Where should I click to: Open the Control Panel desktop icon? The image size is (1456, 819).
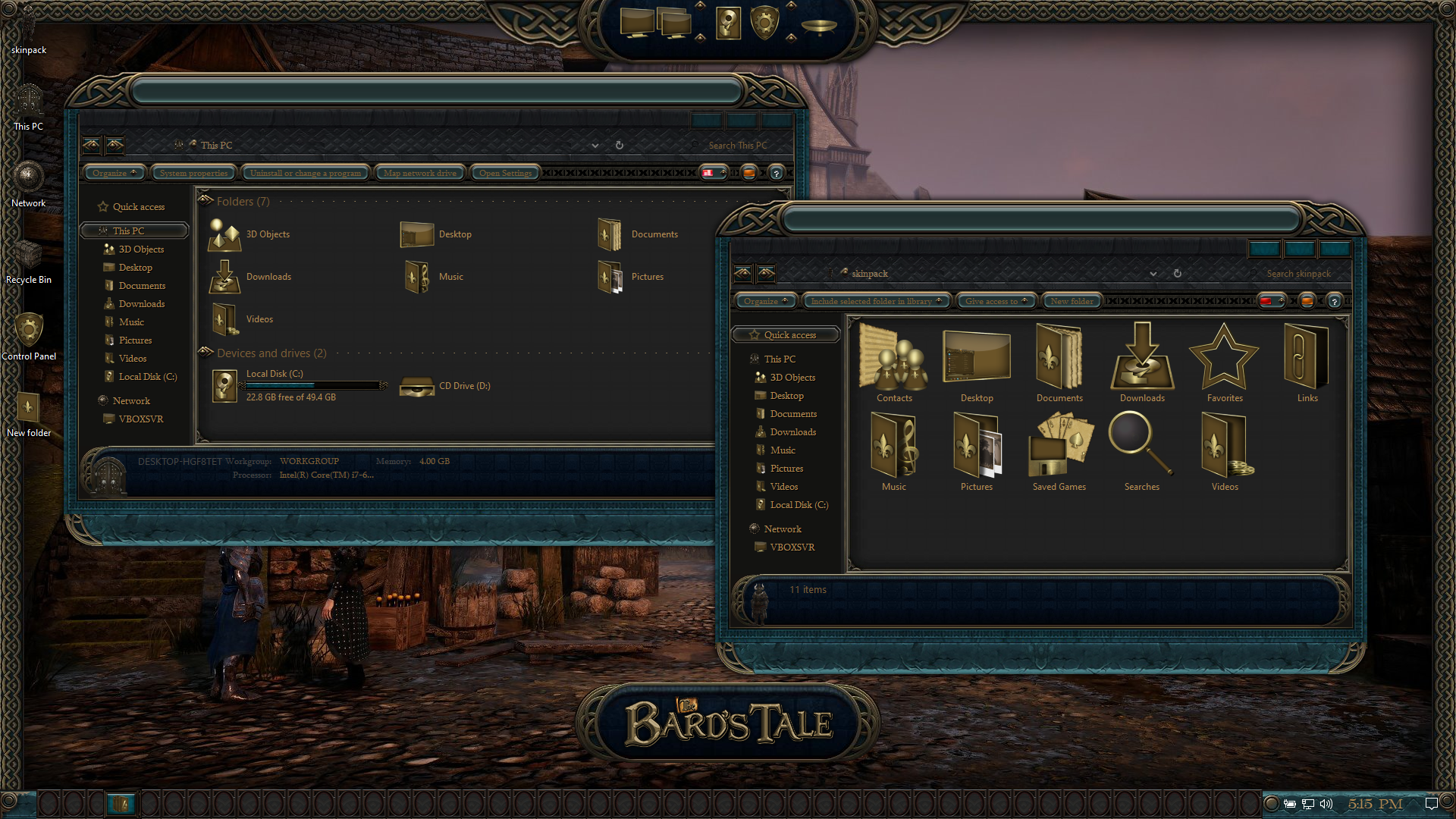(x=28, y=332)
